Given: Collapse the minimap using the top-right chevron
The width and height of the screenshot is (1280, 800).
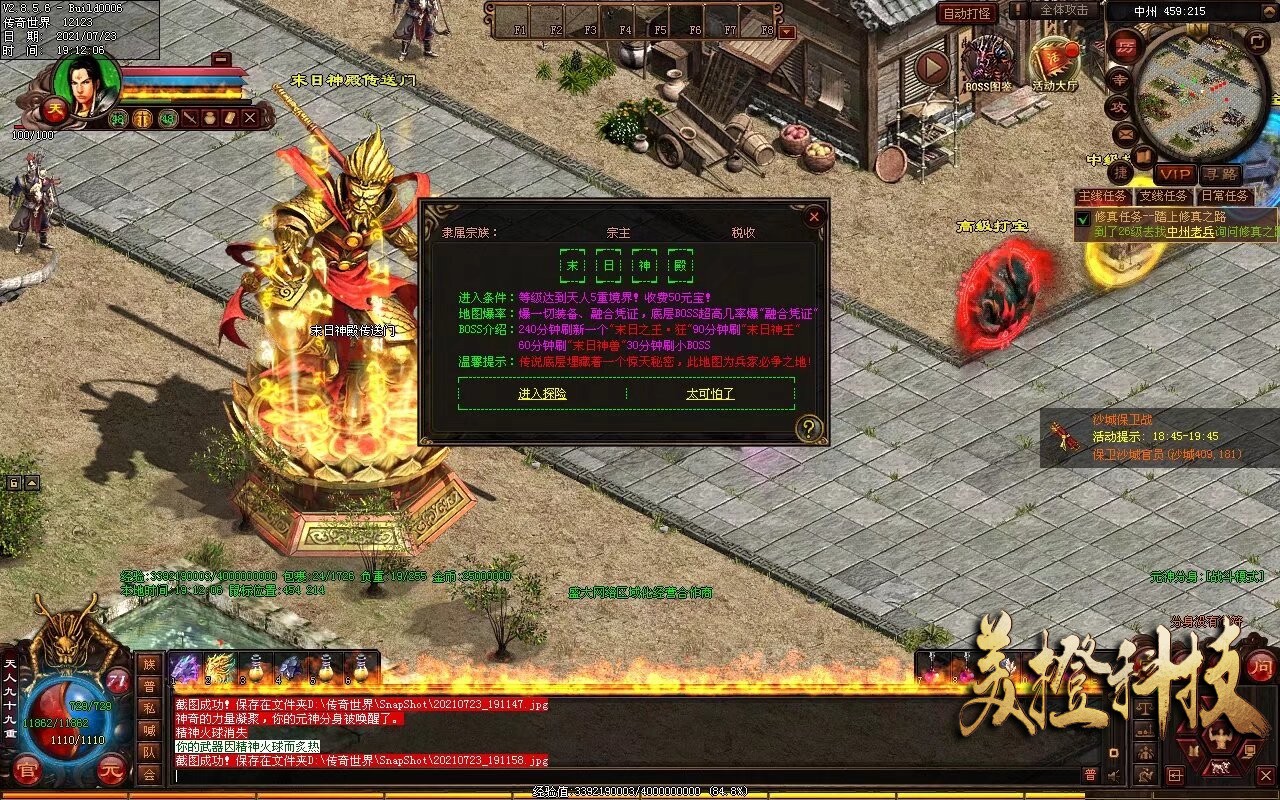Looking at the screenshot, I should pos(1267,11).
